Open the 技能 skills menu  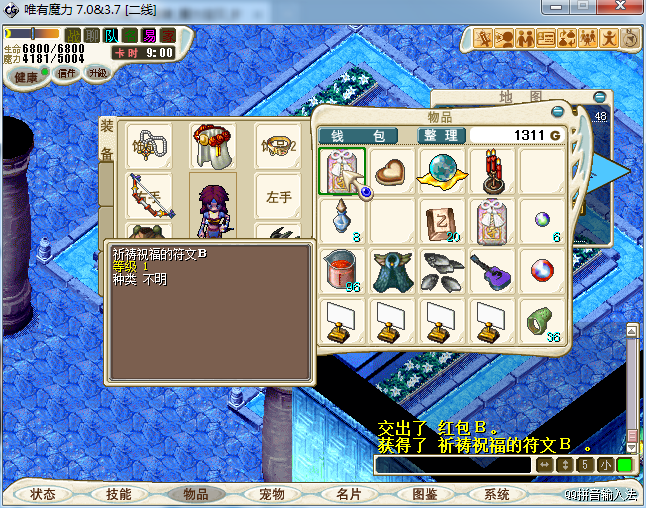tap(118, 494)
